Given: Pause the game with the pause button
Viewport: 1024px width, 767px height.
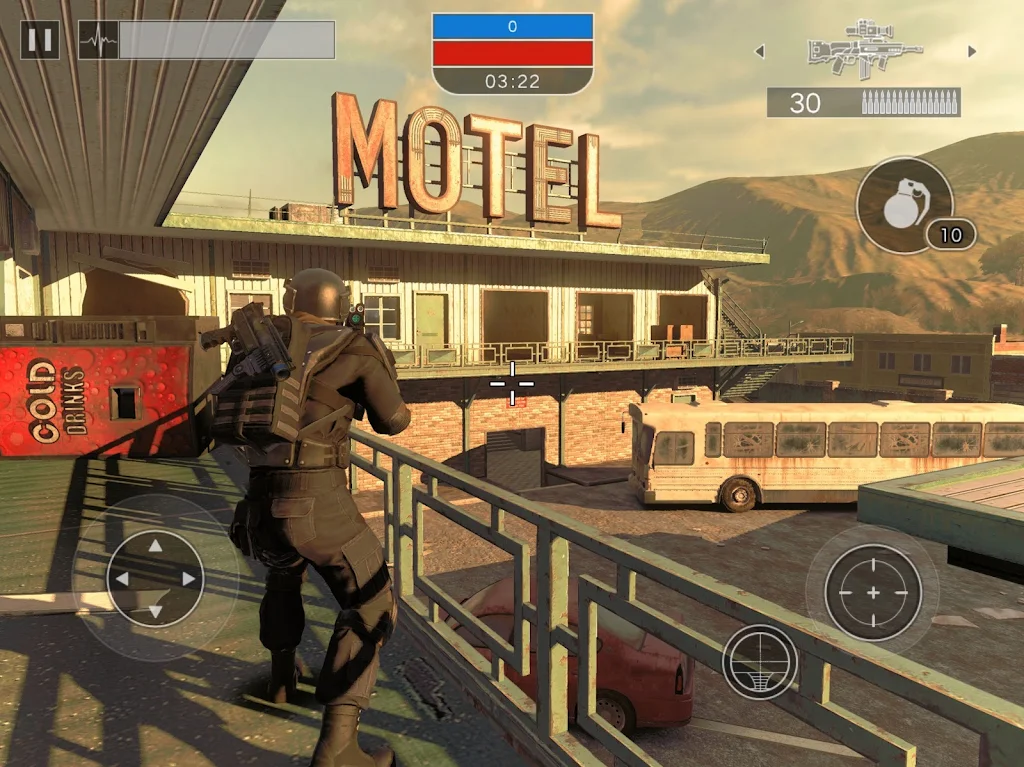Looking at the screenshot, I should point(40,40).
